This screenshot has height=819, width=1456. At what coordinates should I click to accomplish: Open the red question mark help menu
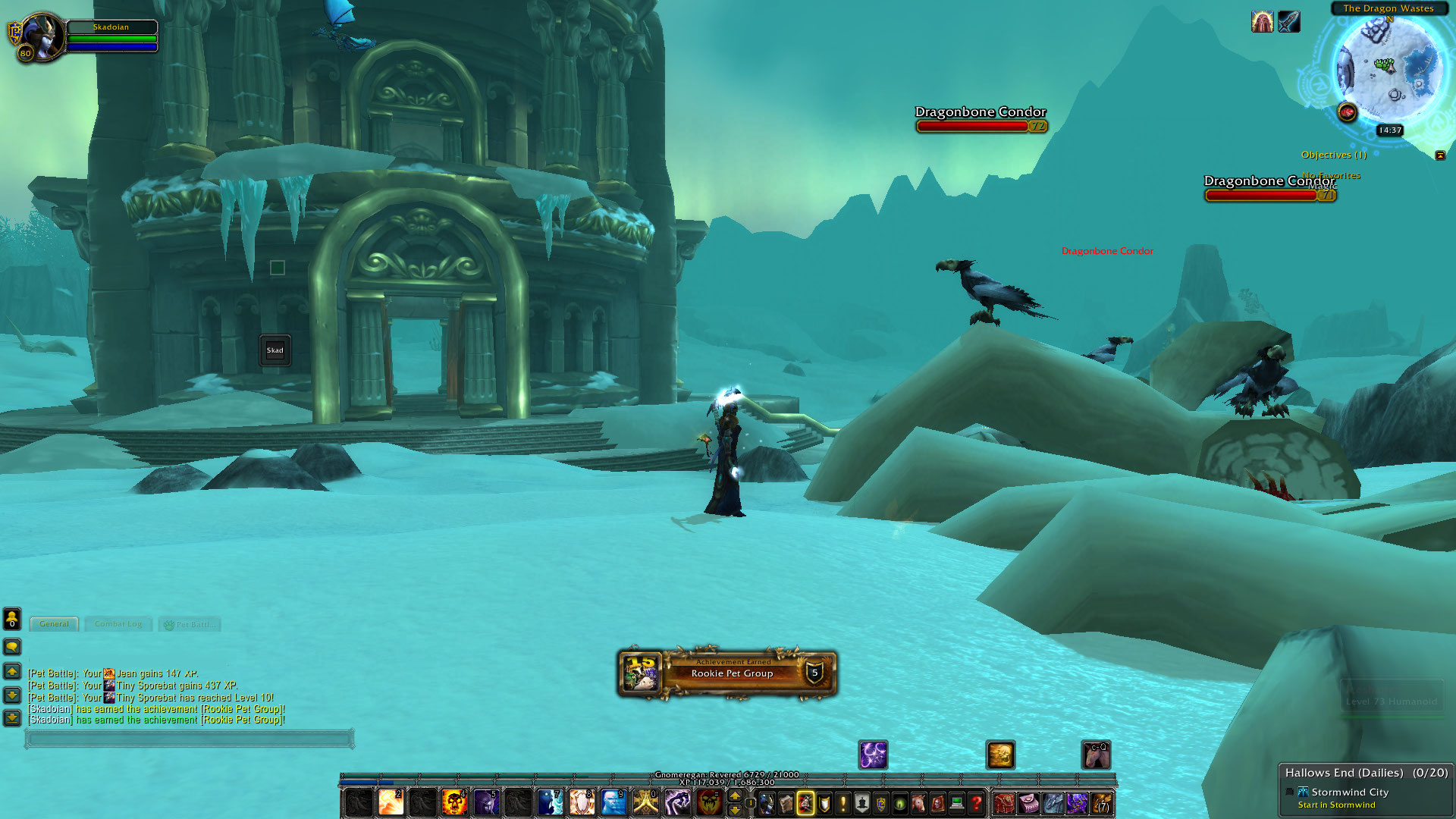point(976,802)
